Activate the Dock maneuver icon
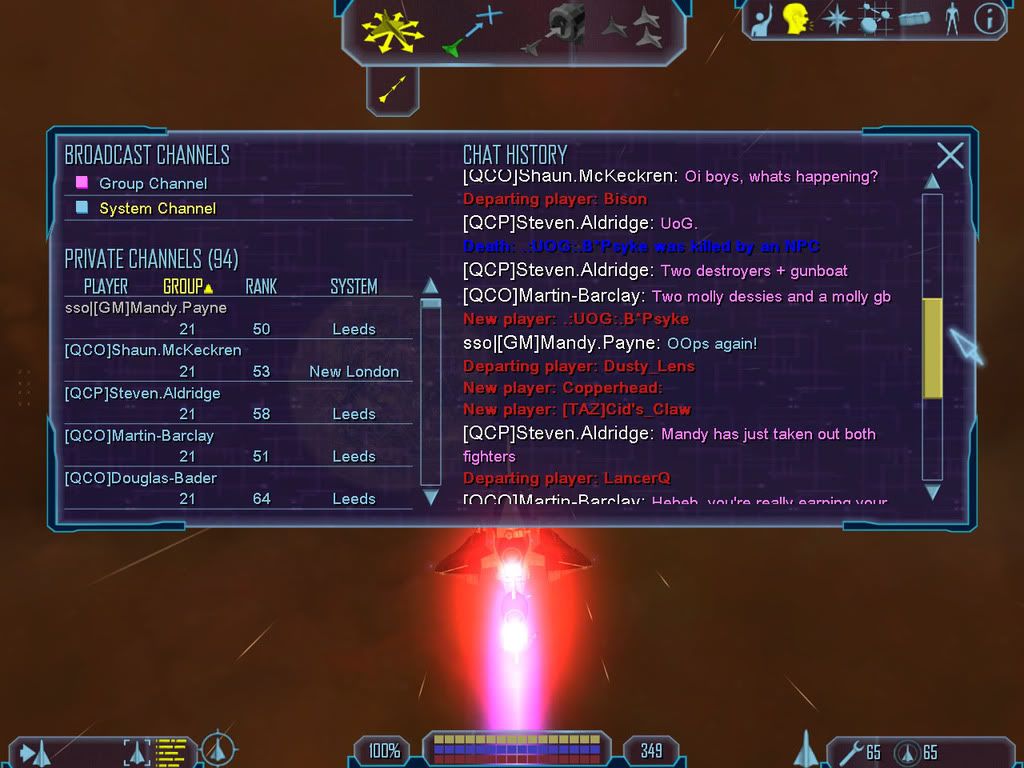 555,30
